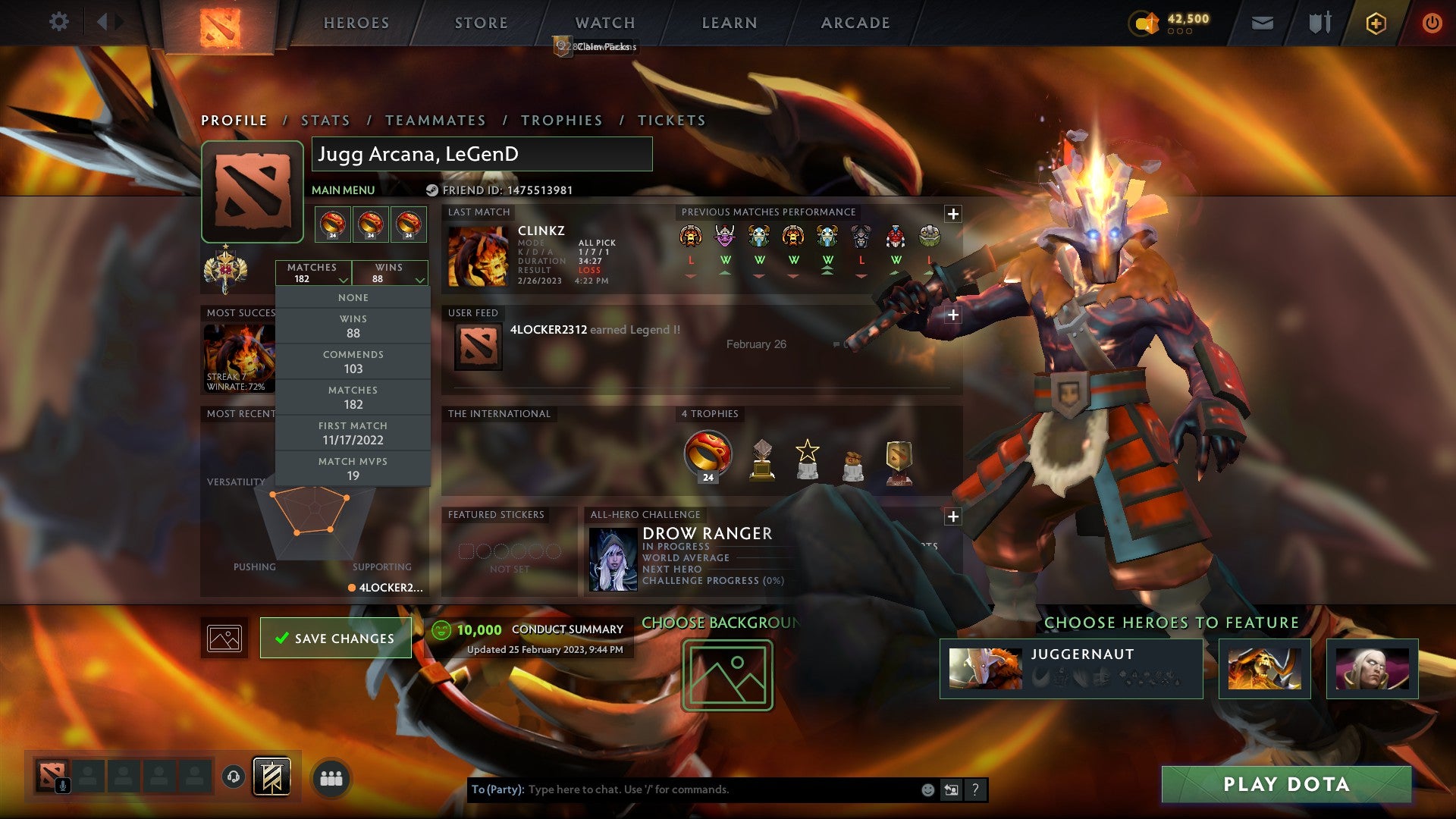Expand the Previous Matches Performance panel

pos(952,212)
